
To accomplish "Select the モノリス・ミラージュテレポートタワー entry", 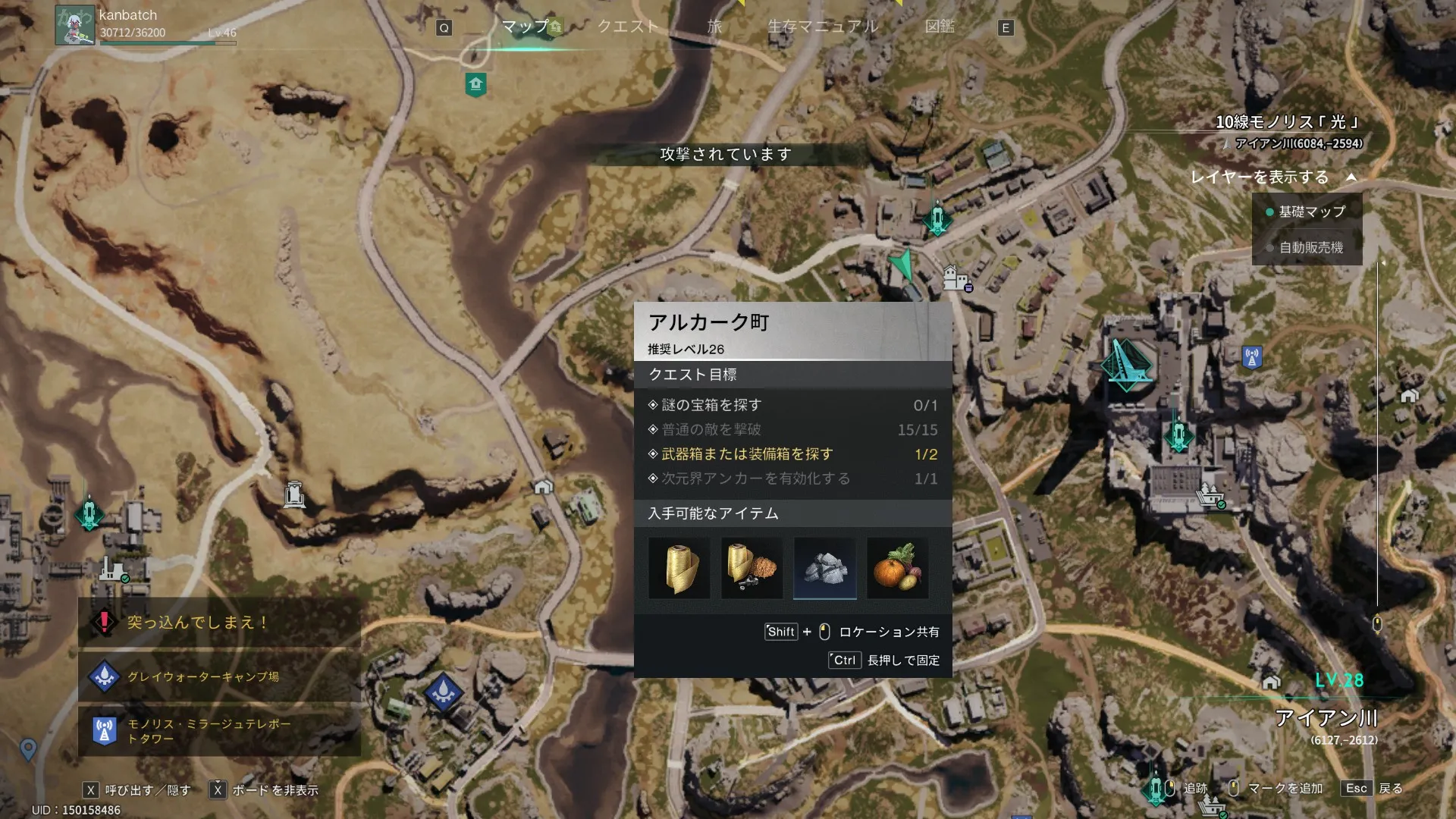I will point(209,731).
